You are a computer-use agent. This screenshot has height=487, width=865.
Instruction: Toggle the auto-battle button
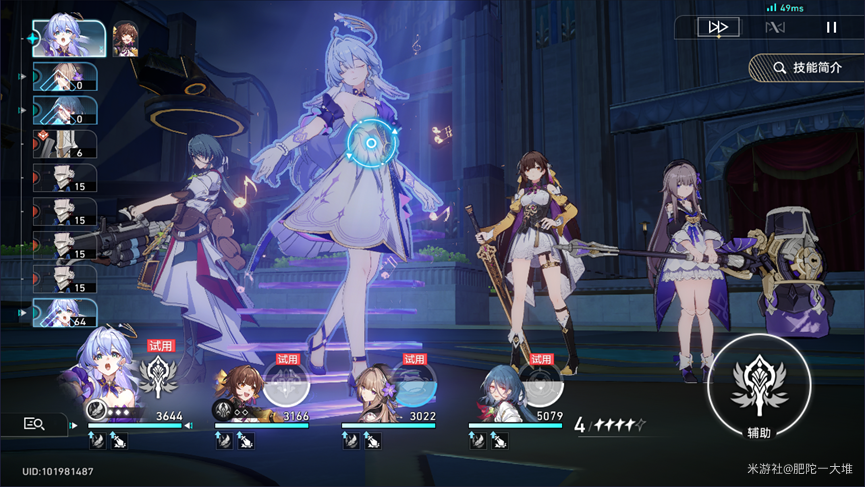click(775, 27)
